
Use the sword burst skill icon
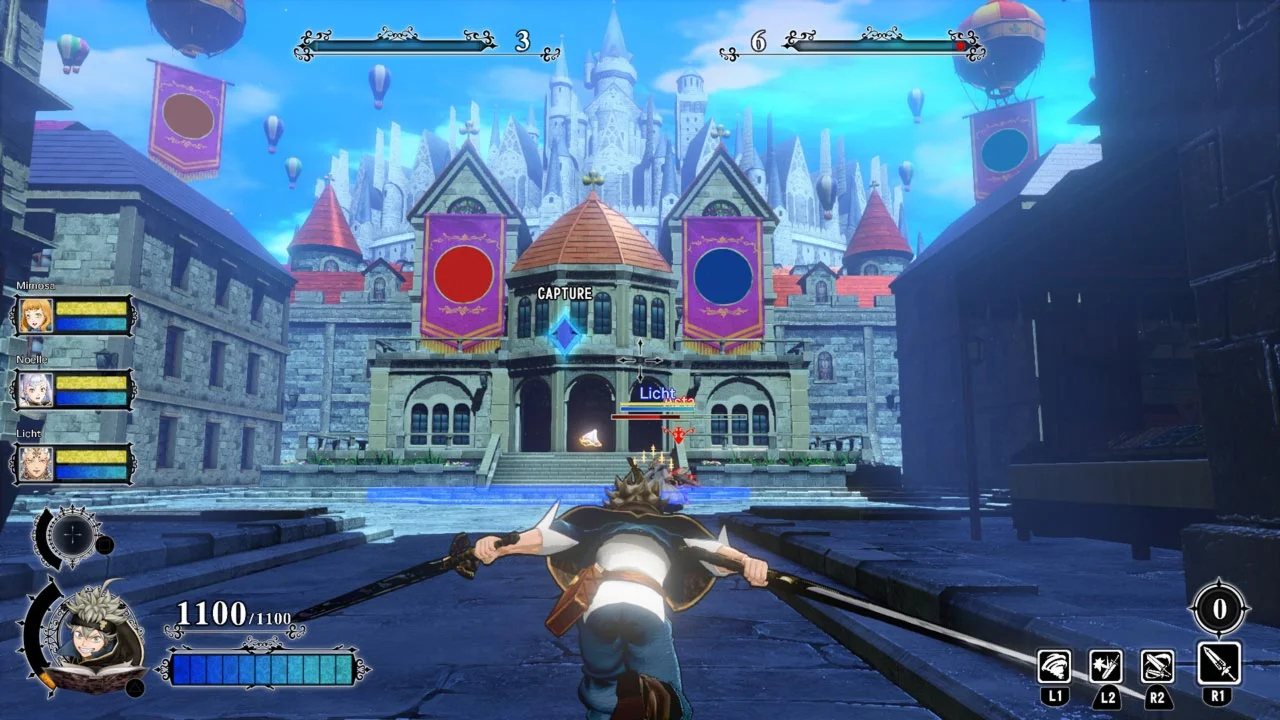click(x=1106, y=665)
